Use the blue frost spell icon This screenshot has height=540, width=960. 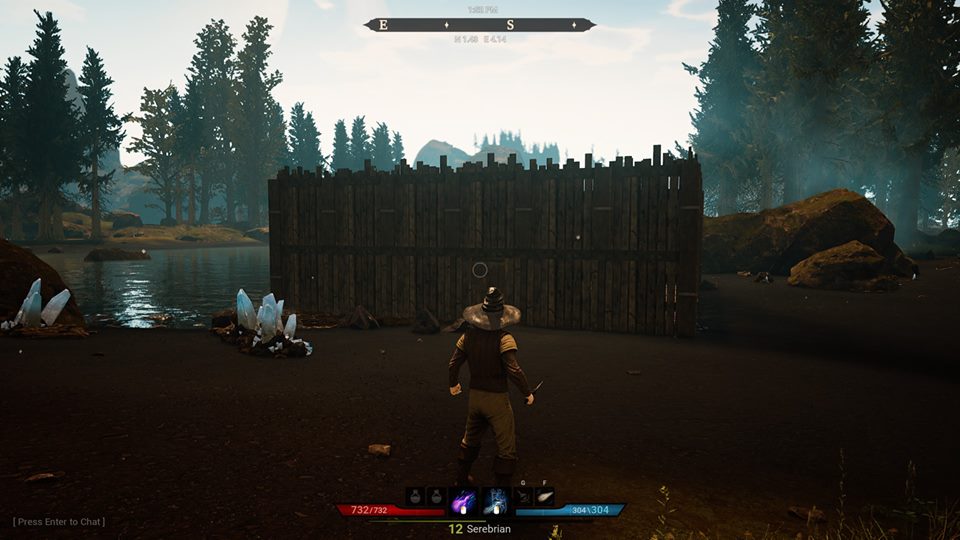[x=494, y=498]
